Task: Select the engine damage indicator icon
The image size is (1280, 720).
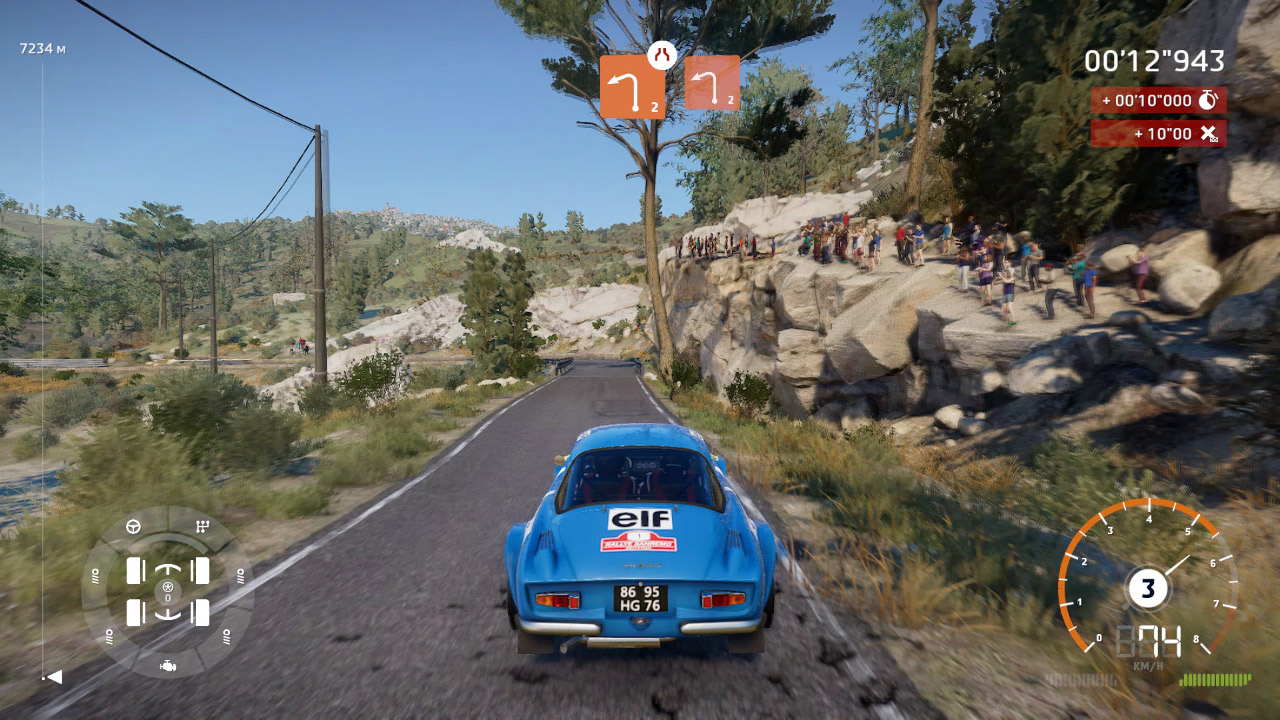Action: tap(168, 666)
